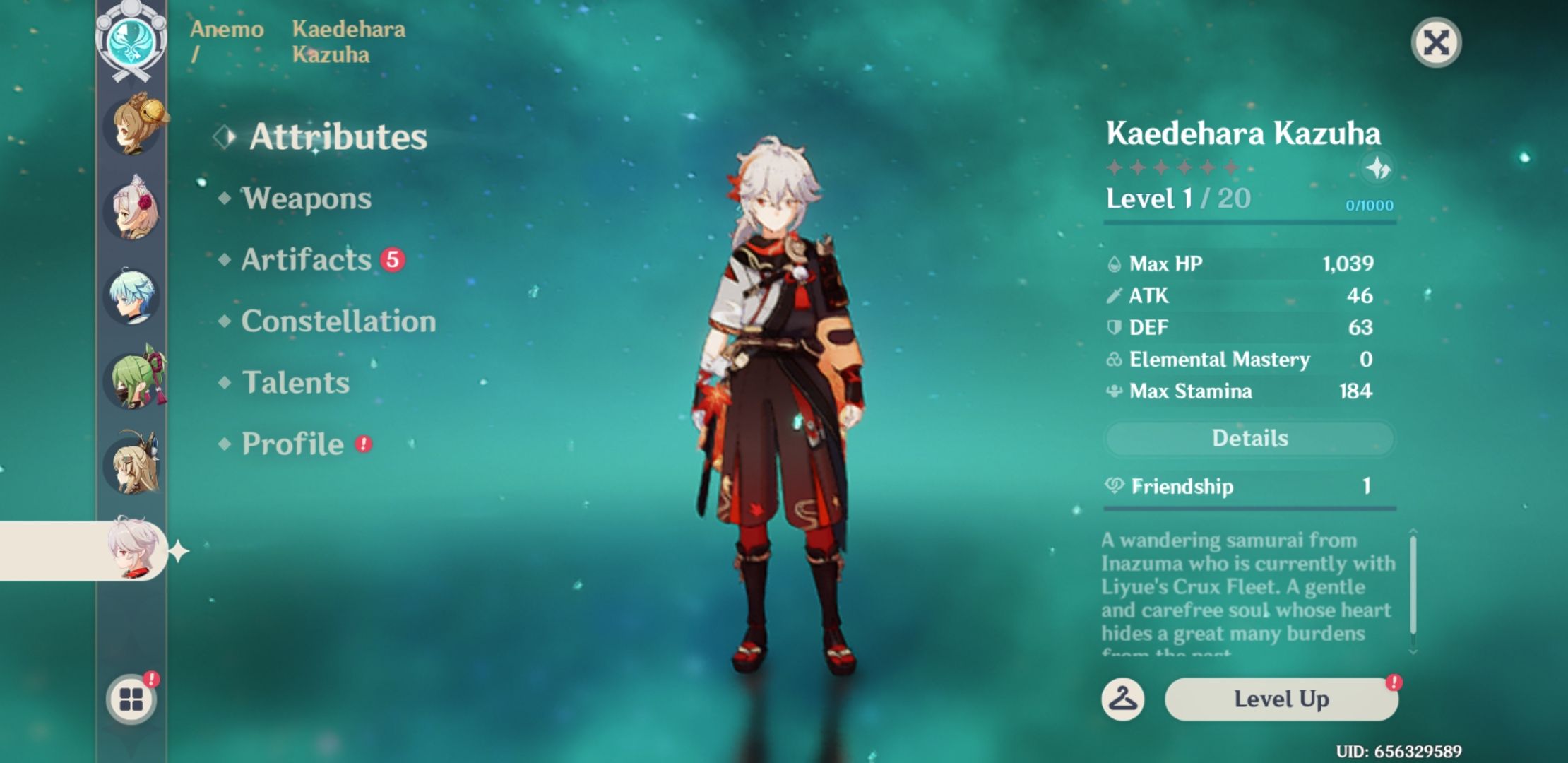Switch to the Constellation section
Screen dimensions: 1568x763
pos(337,321)
